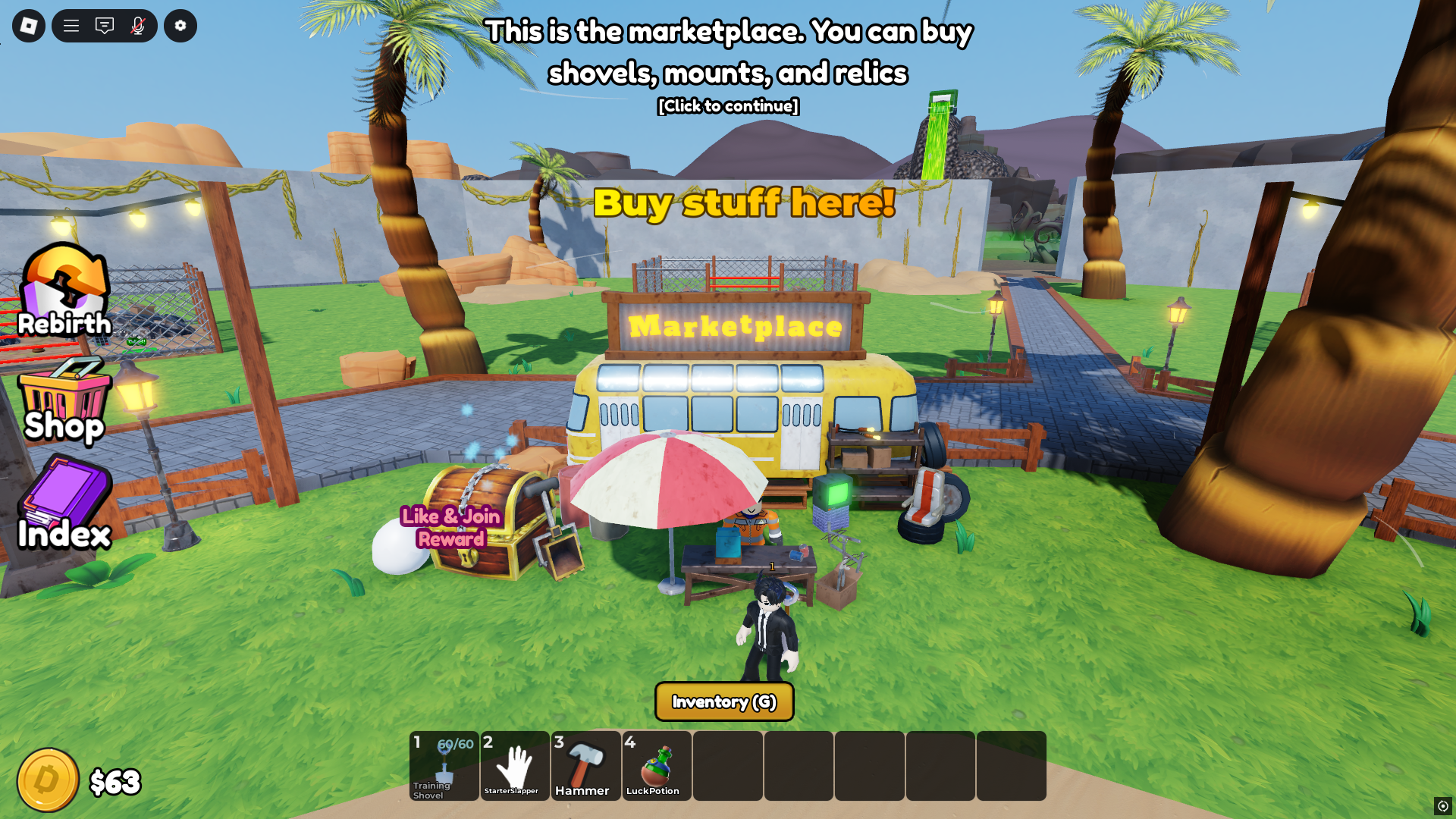Claim the Like & Join Reward
This screenshot has height=819, width=1456.
point(450,527)
